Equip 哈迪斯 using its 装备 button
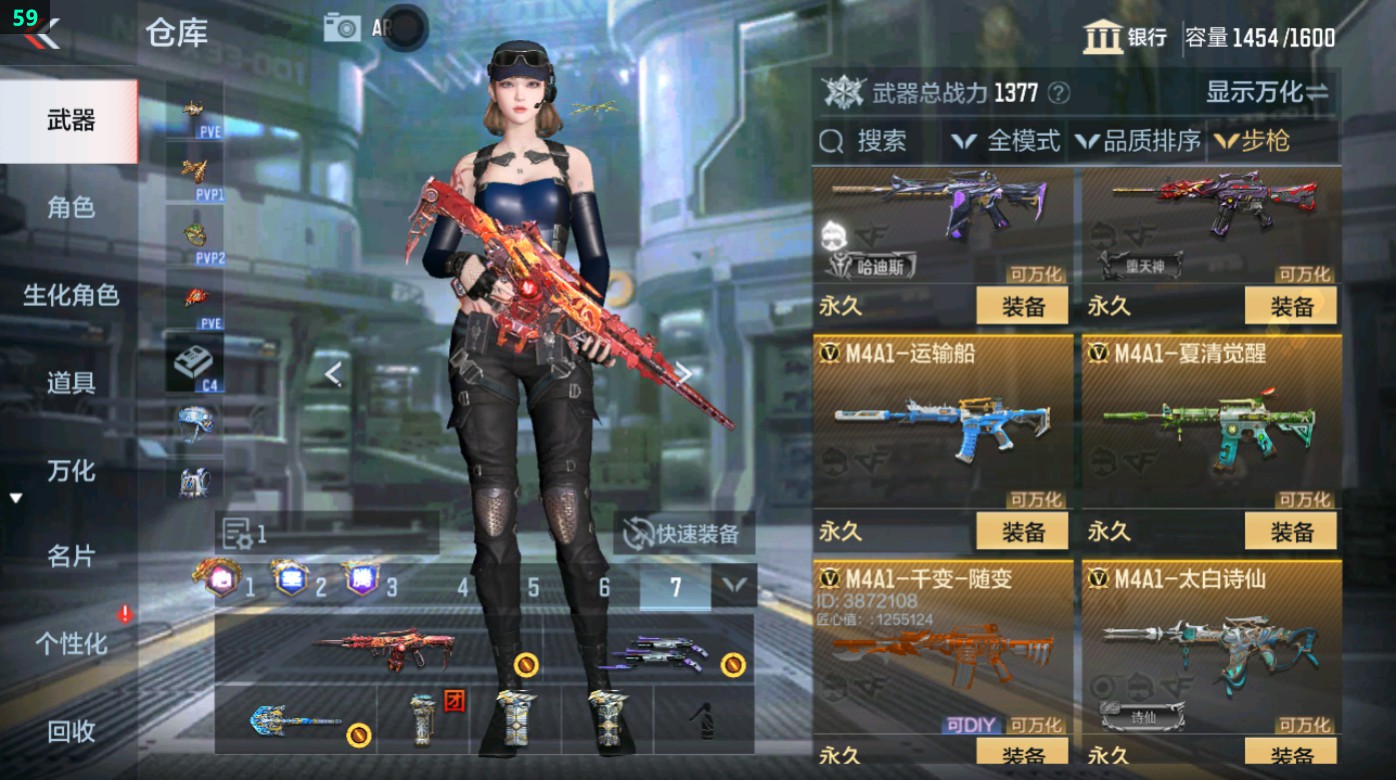 pyautogui.click(x=1022, y=307)
